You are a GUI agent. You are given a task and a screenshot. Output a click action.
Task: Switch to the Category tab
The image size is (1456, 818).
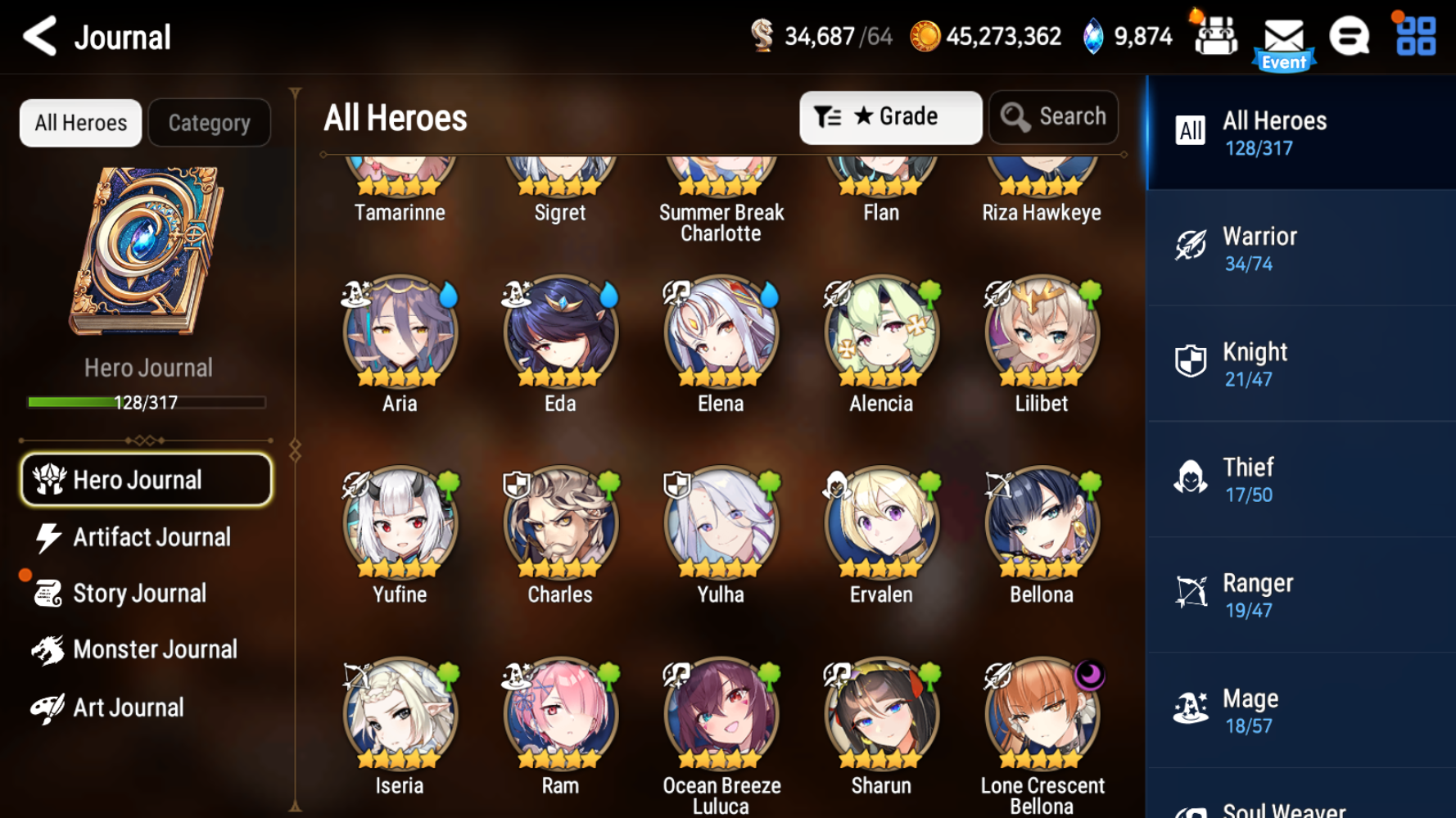tap(210, 122)
